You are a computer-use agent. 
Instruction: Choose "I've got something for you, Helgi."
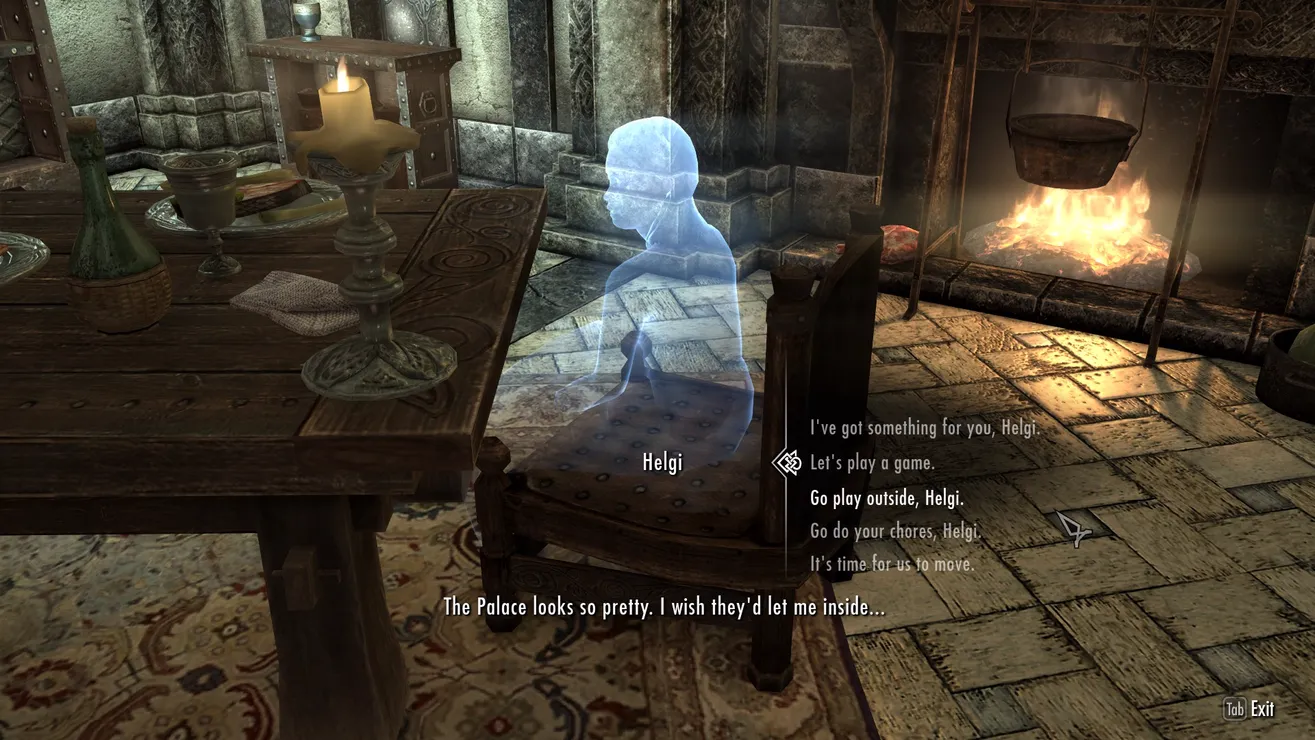pyautogui.click(x=924, y=428)
